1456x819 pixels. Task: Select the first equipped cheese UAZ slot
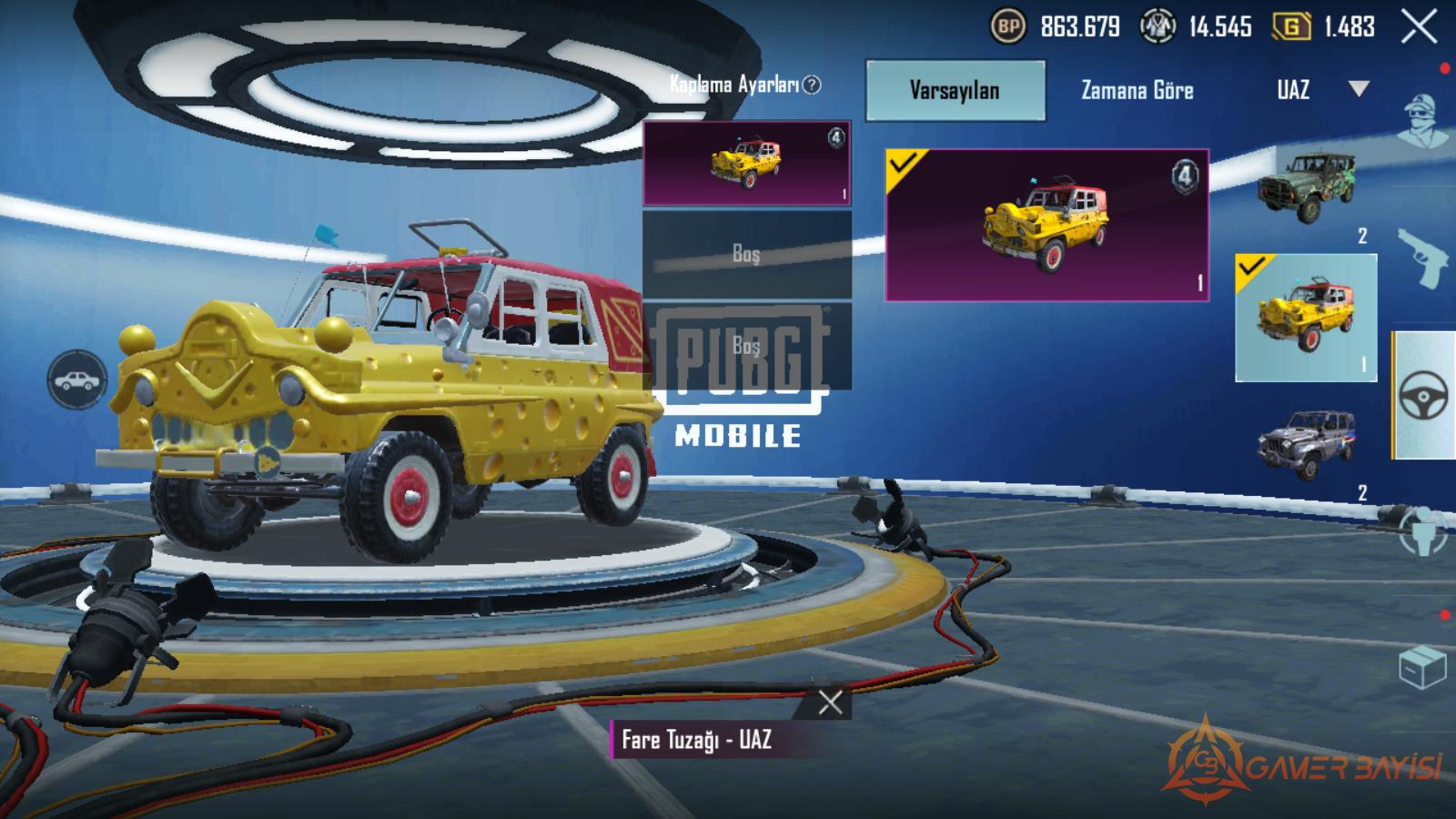(746, 164)
